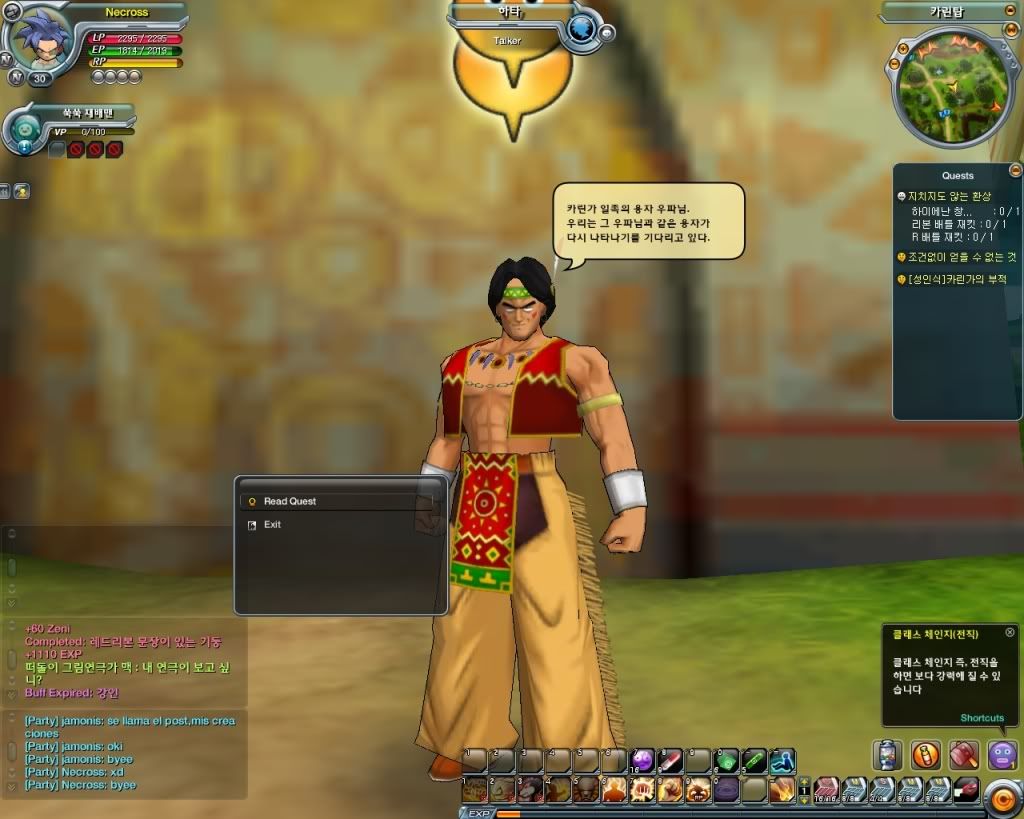Open the orange main menu orb button

pyautogui.click(x=1000, y=797)
